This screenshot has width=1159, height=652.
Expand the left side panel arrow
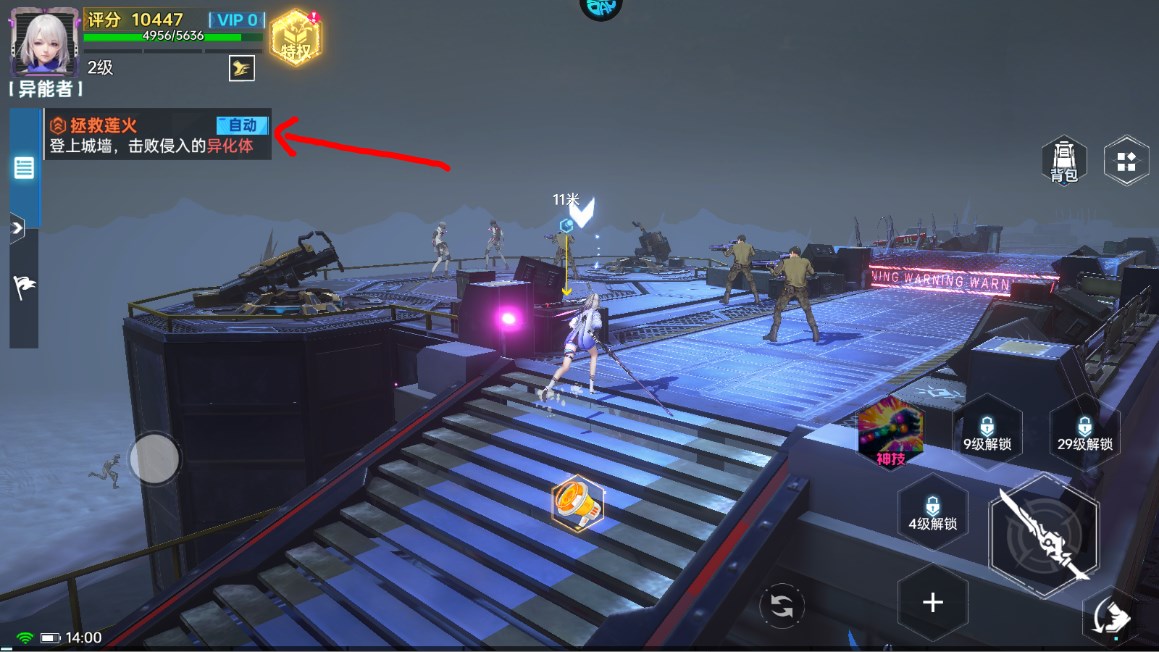point(17,228)
